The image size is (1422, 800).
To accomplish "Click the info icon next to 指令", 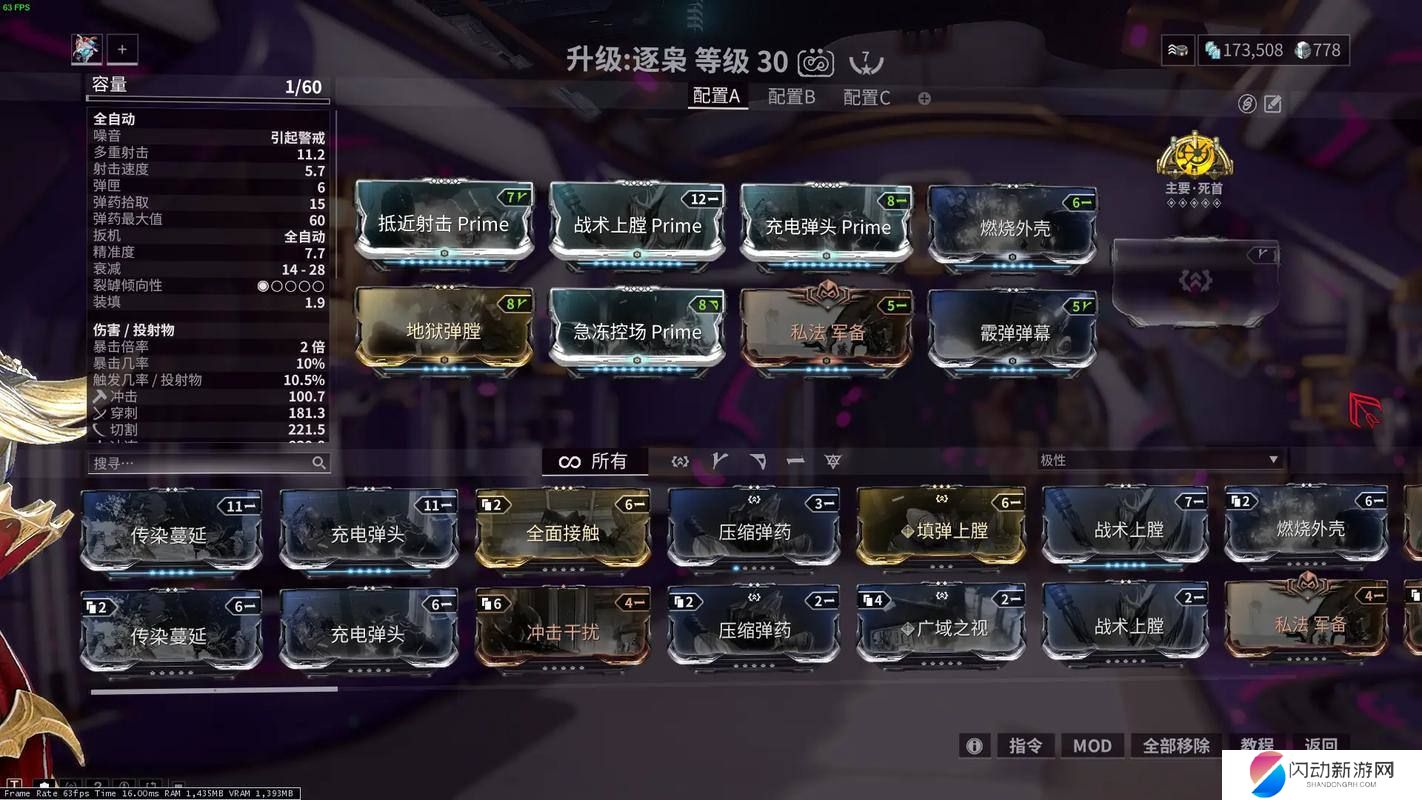I will coord(974,745).
